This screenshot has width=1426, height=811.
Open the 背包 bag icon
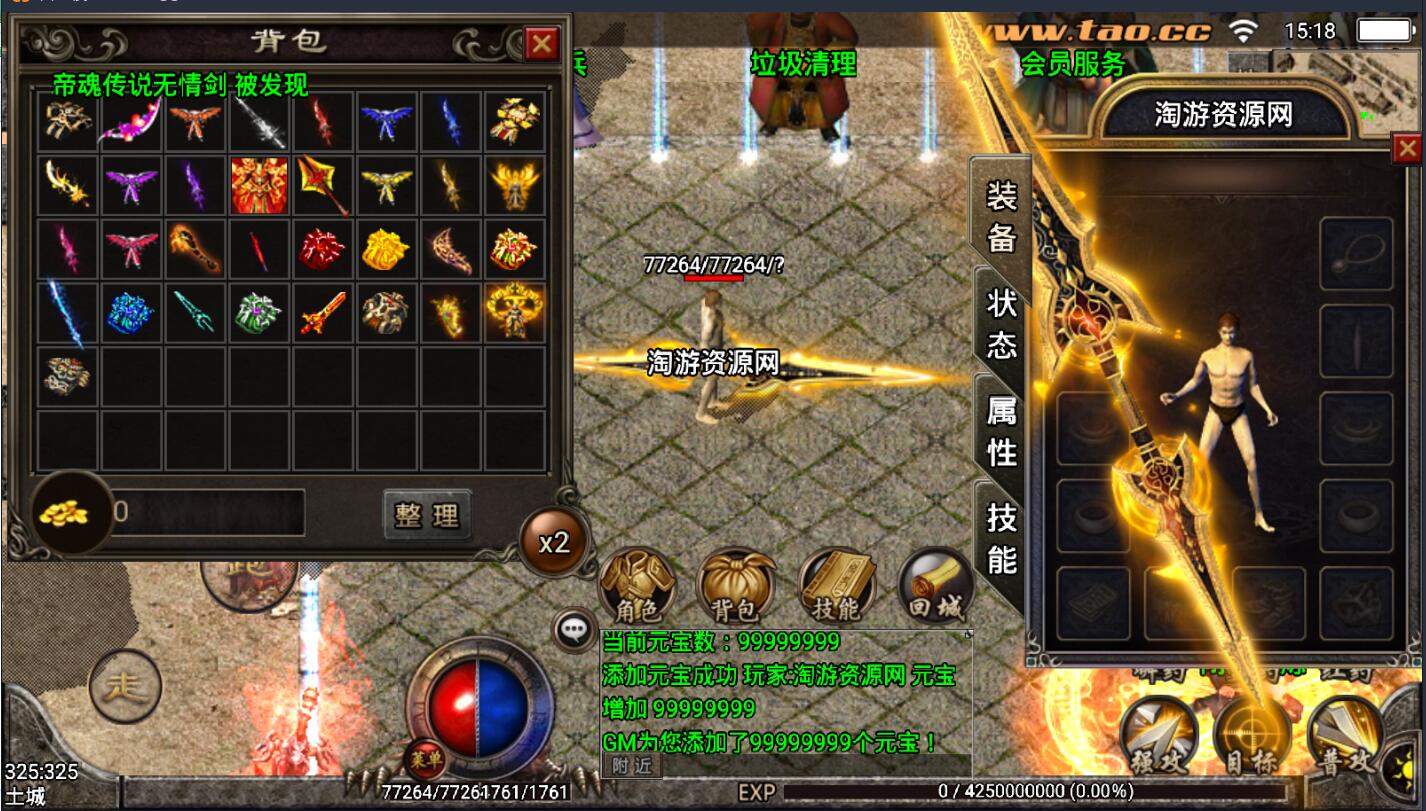736,585
